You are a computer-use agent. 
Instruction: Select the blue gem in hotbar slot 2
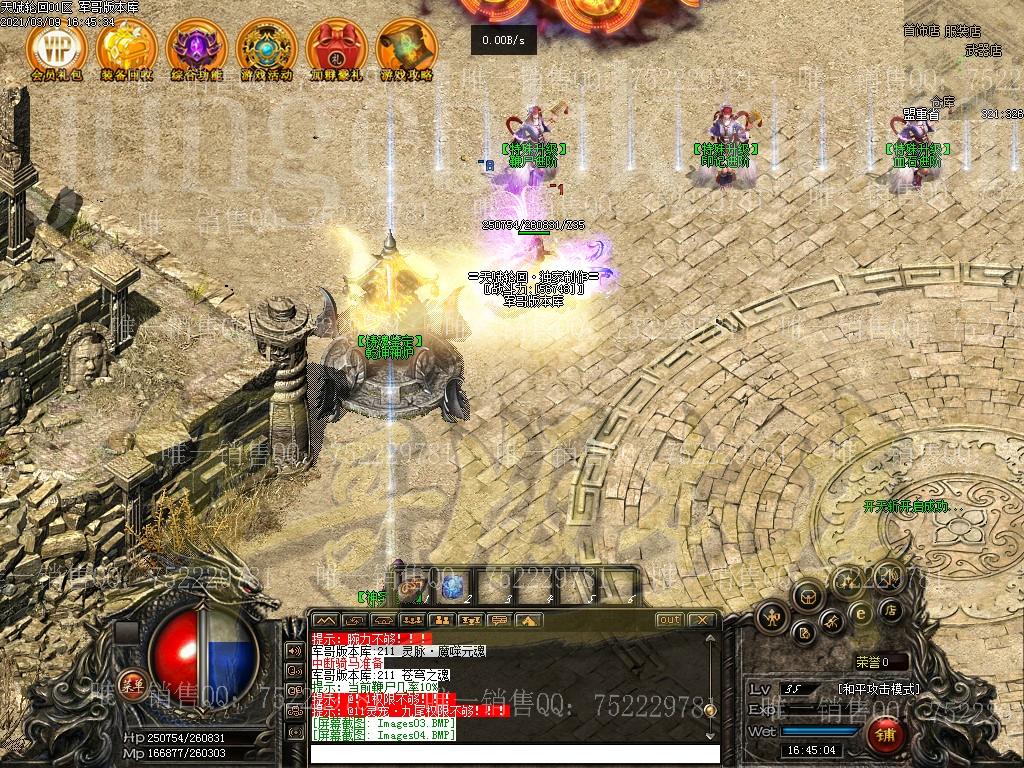pyautogui.click(x=454, y=587)
